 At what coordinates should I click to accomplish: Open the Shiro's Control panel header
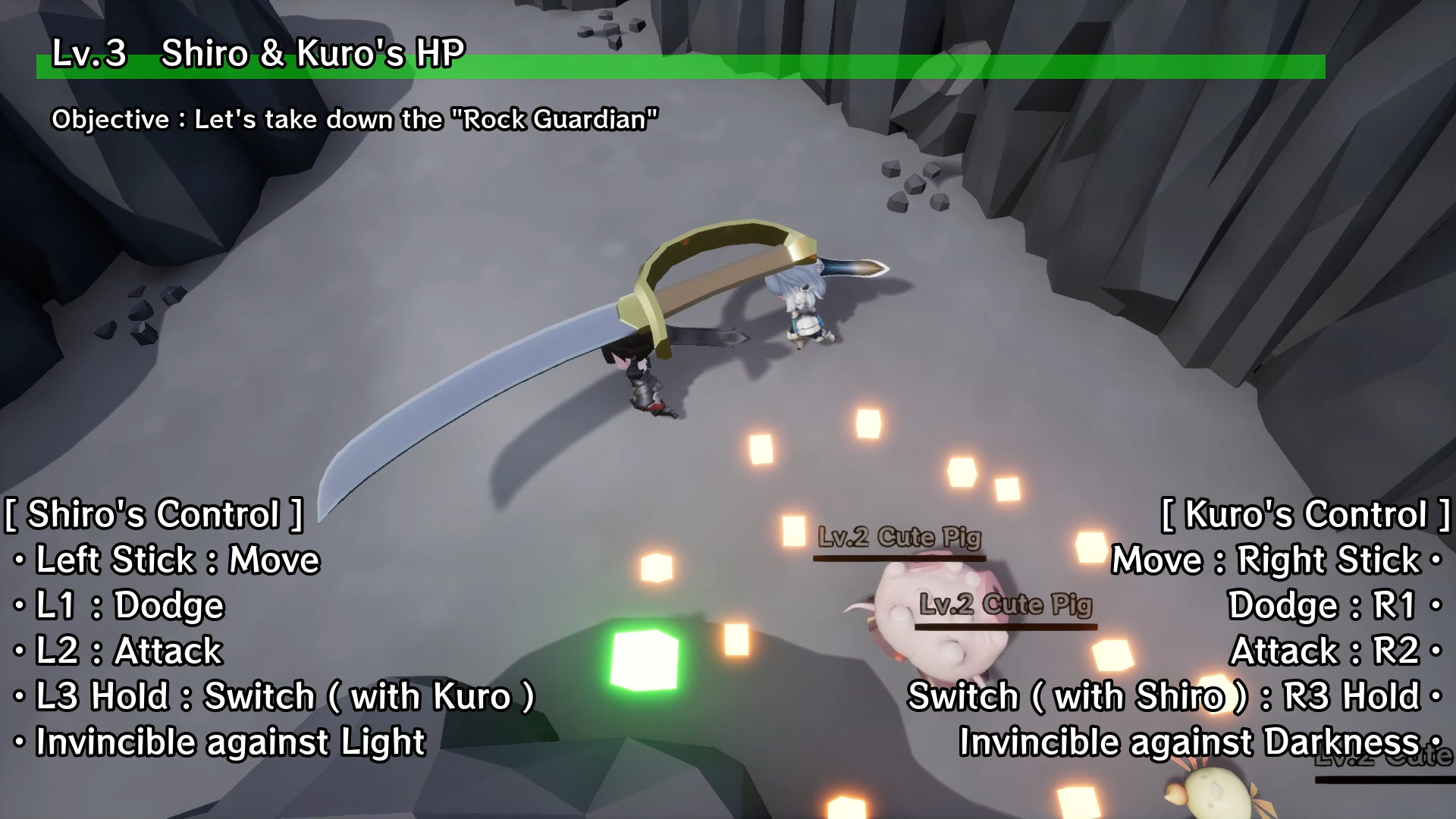click(152, 514)
